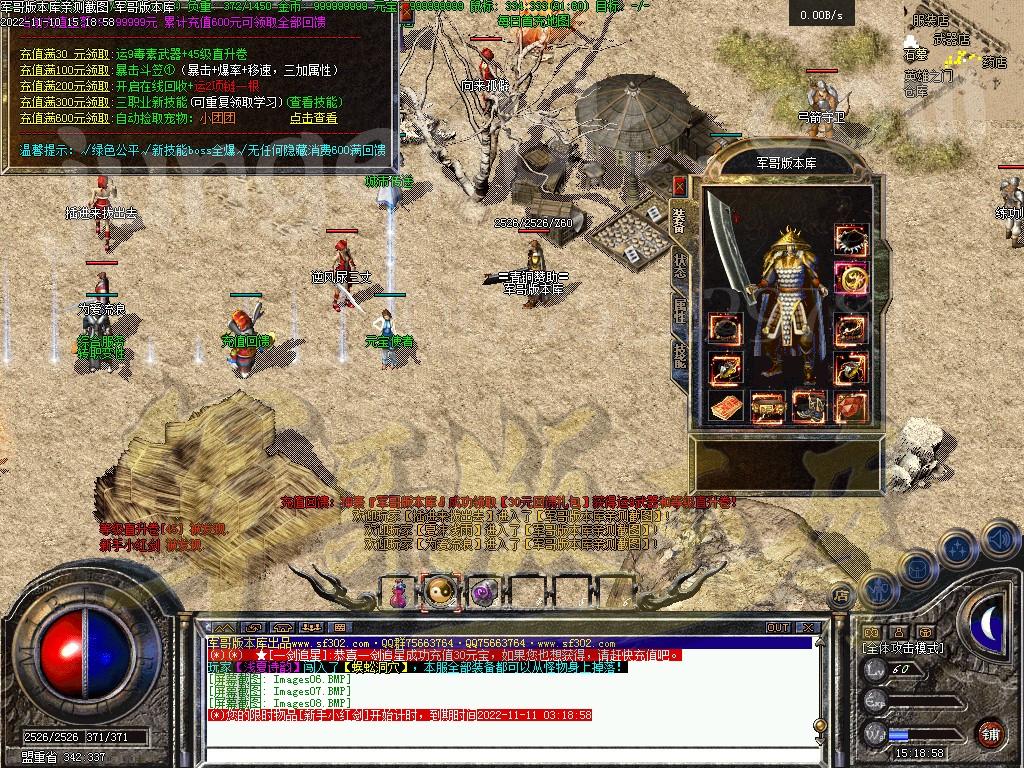1024x768 pixels.
Task: Click the OUT button on chat panel
Action: [x=778, y=627]
